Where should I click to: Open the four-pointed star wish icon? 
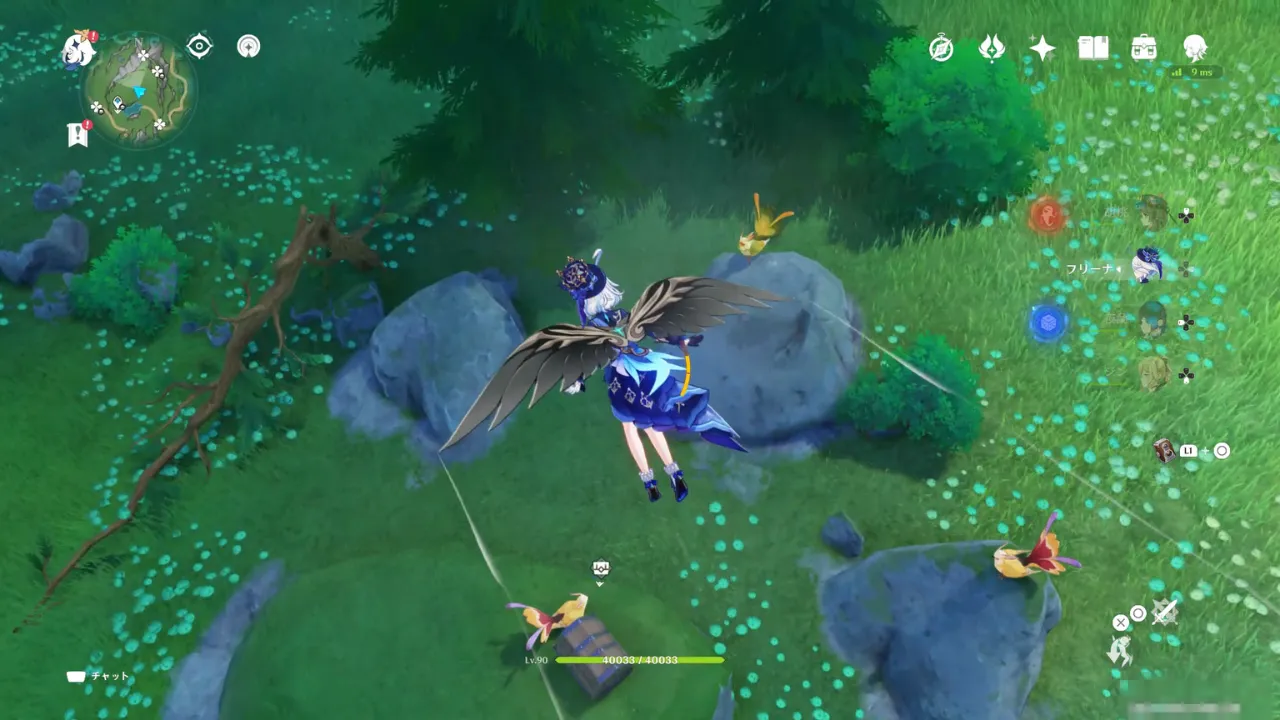(1042, 48)
